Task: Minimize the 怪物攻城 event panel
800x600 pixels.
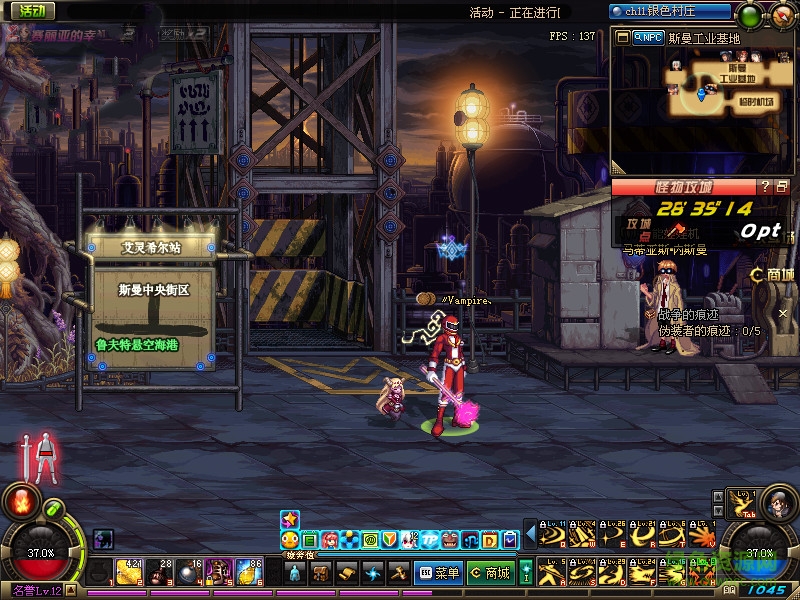Action: tap(782, 186)
